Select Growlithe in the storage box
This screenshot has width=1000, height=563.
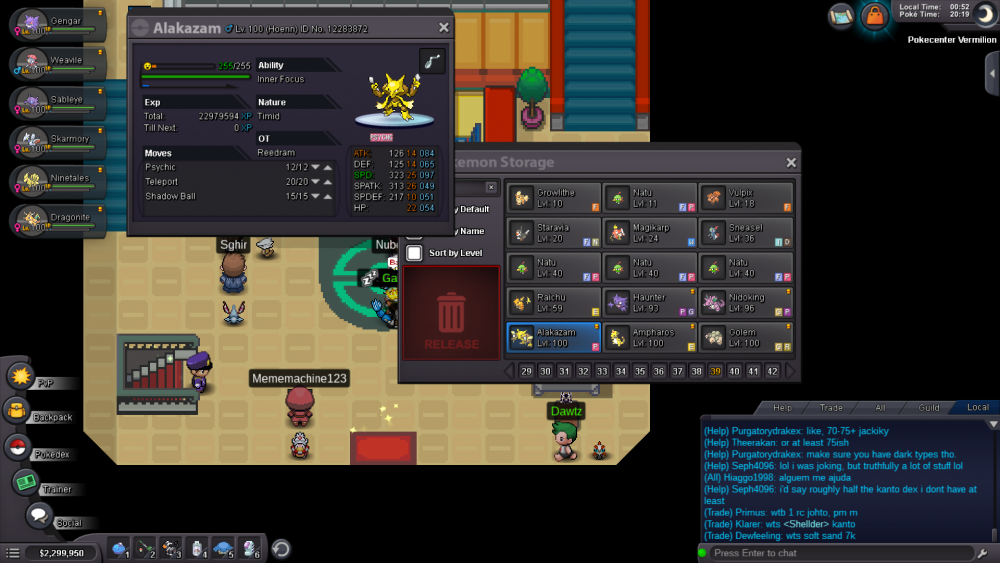(553, 197)
